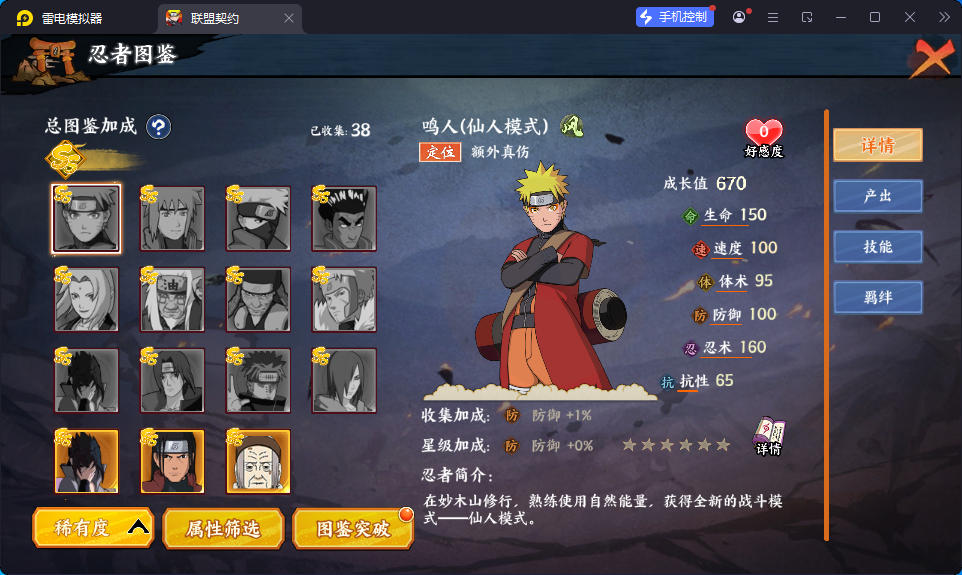
Task: Open the 详情 details tab
Action: pos(877,145)
